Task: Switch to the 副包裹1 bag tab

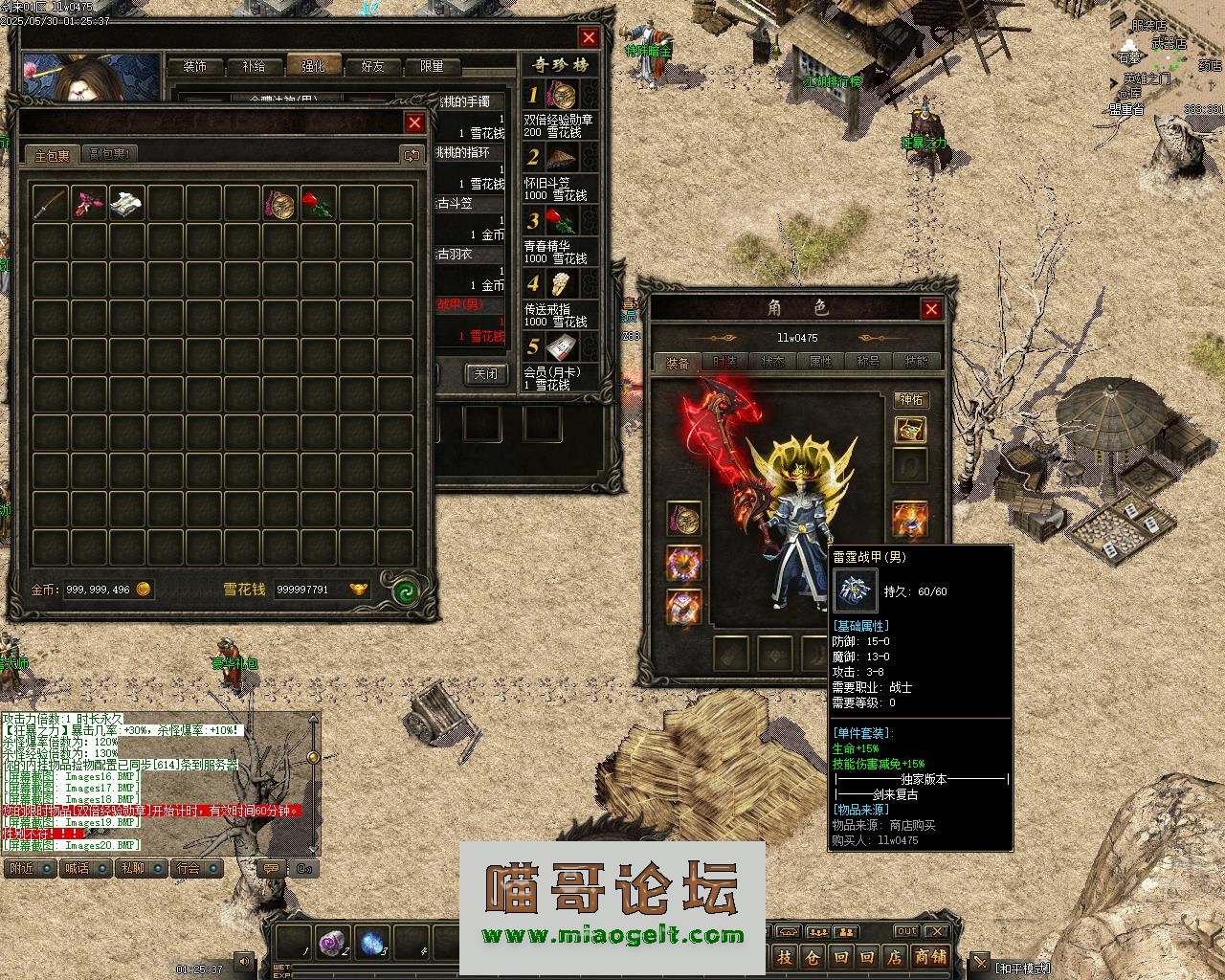Action: coord(111,154)
